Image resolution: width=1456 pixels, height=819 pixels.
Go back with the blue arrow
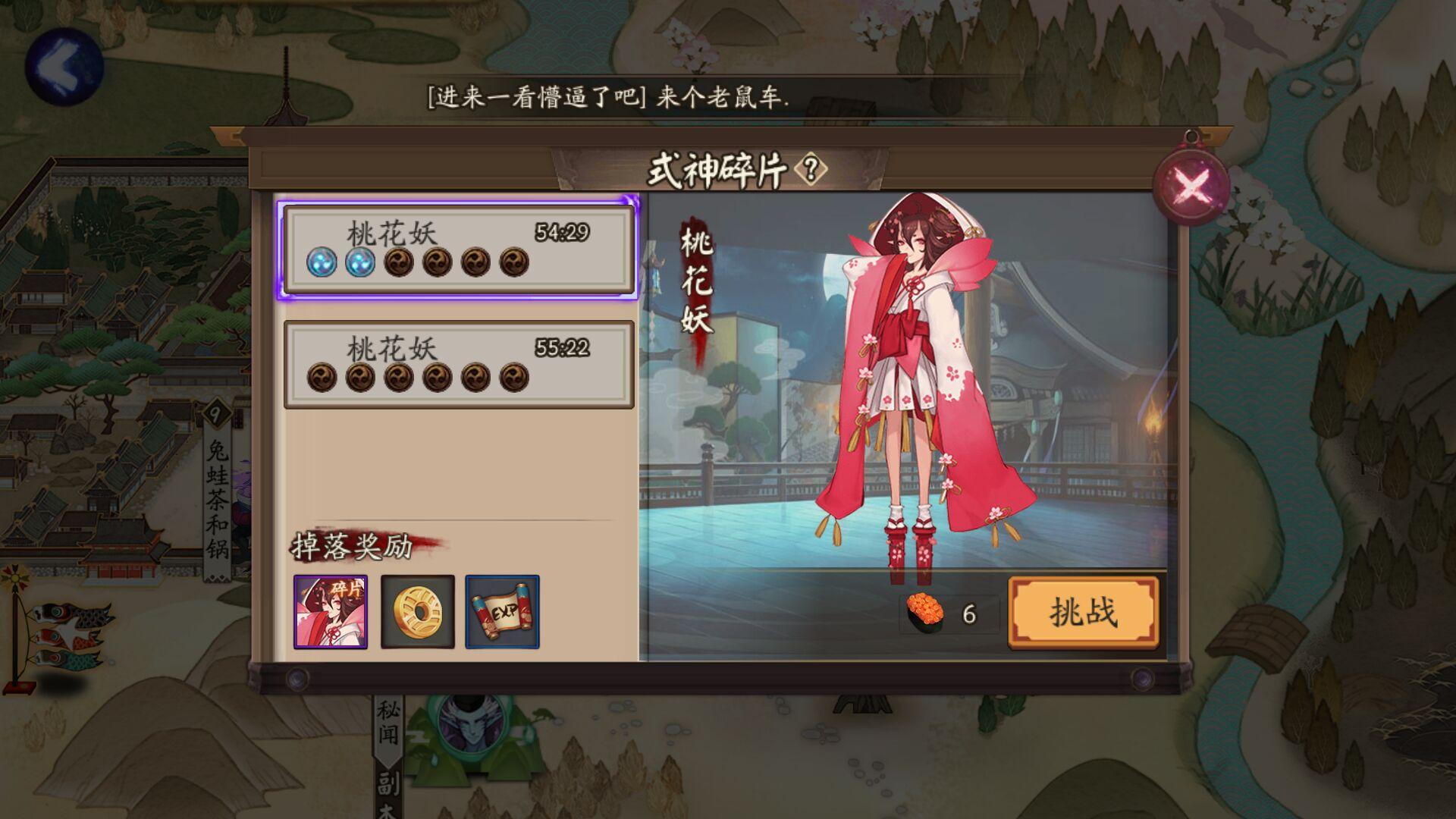[x=64, y=66]
